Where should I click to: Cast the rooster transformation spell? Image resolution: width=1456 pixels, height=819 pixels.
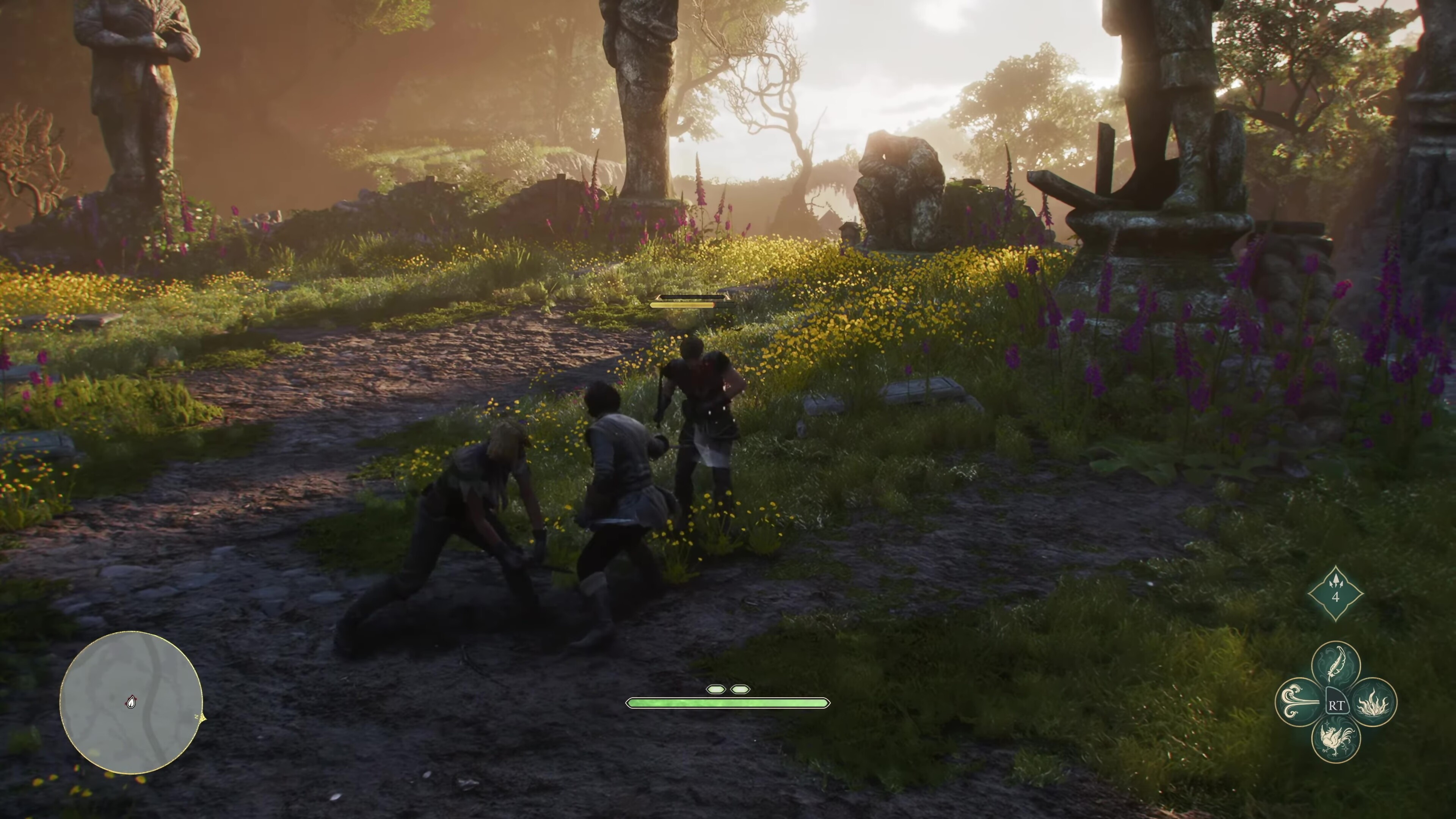[1335, 739]
